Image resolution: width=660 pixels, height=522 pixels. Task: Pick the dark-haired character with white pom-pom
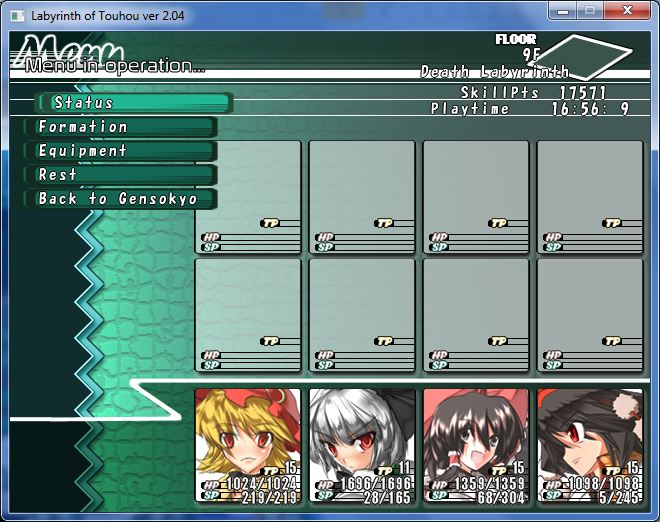[x=590, y=445]
